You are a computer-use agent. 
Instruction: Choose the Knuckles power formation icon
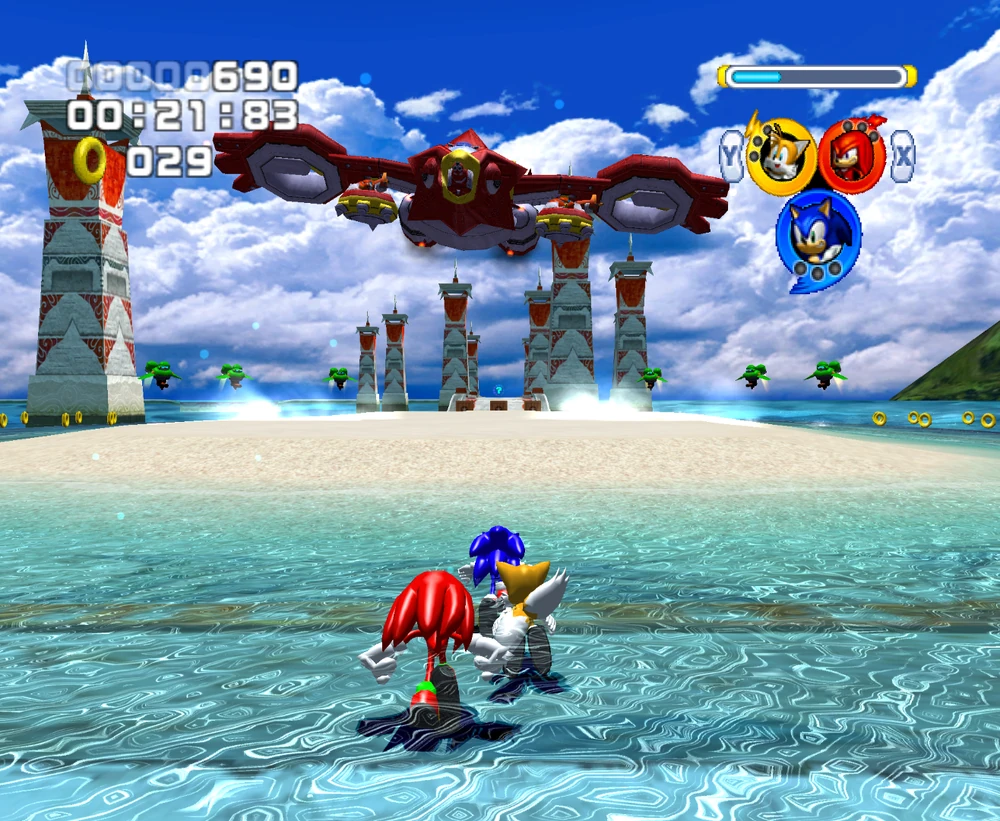[x=852, y=157]
